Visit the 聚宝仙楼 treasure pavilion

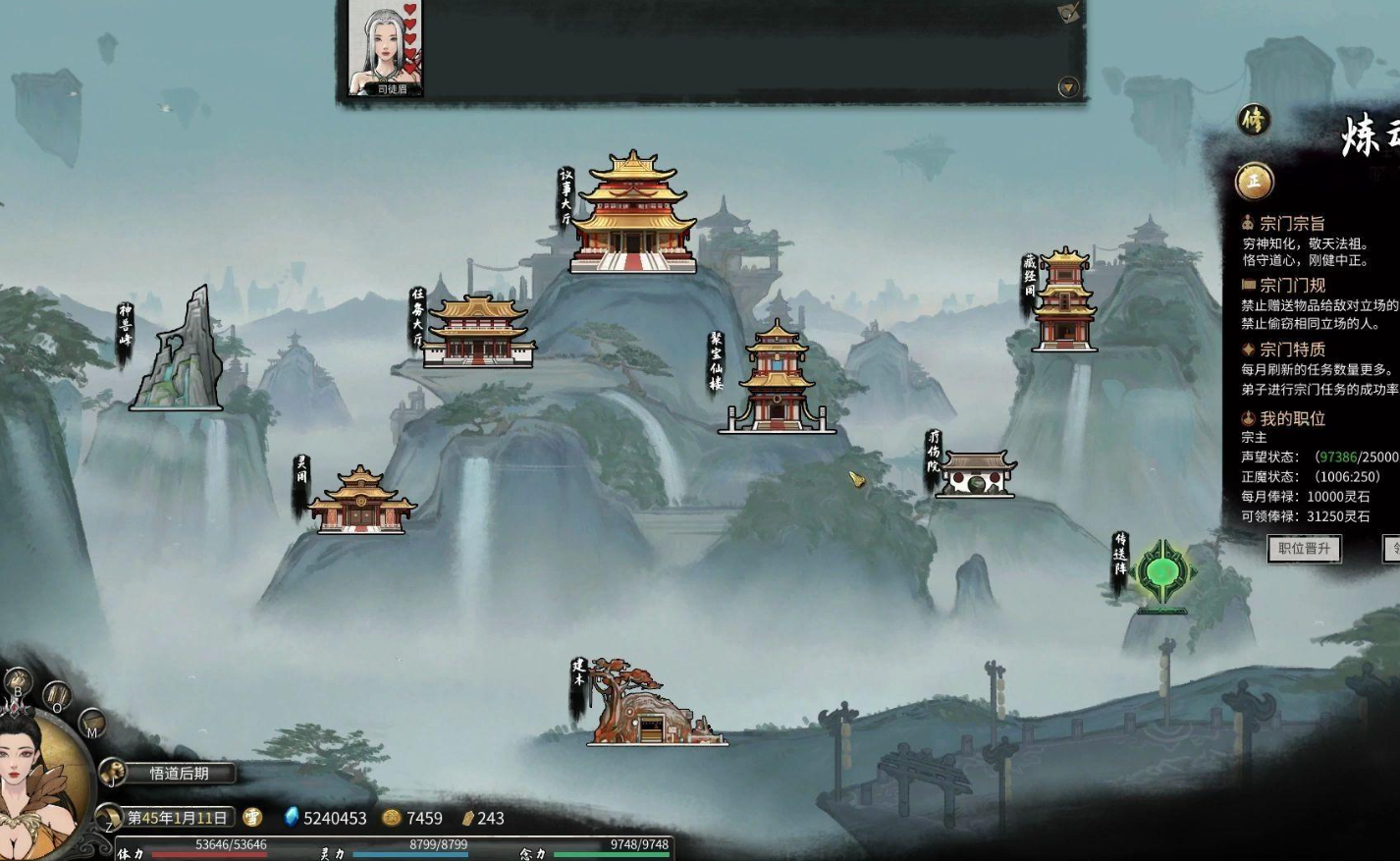[x=777, y=383]
